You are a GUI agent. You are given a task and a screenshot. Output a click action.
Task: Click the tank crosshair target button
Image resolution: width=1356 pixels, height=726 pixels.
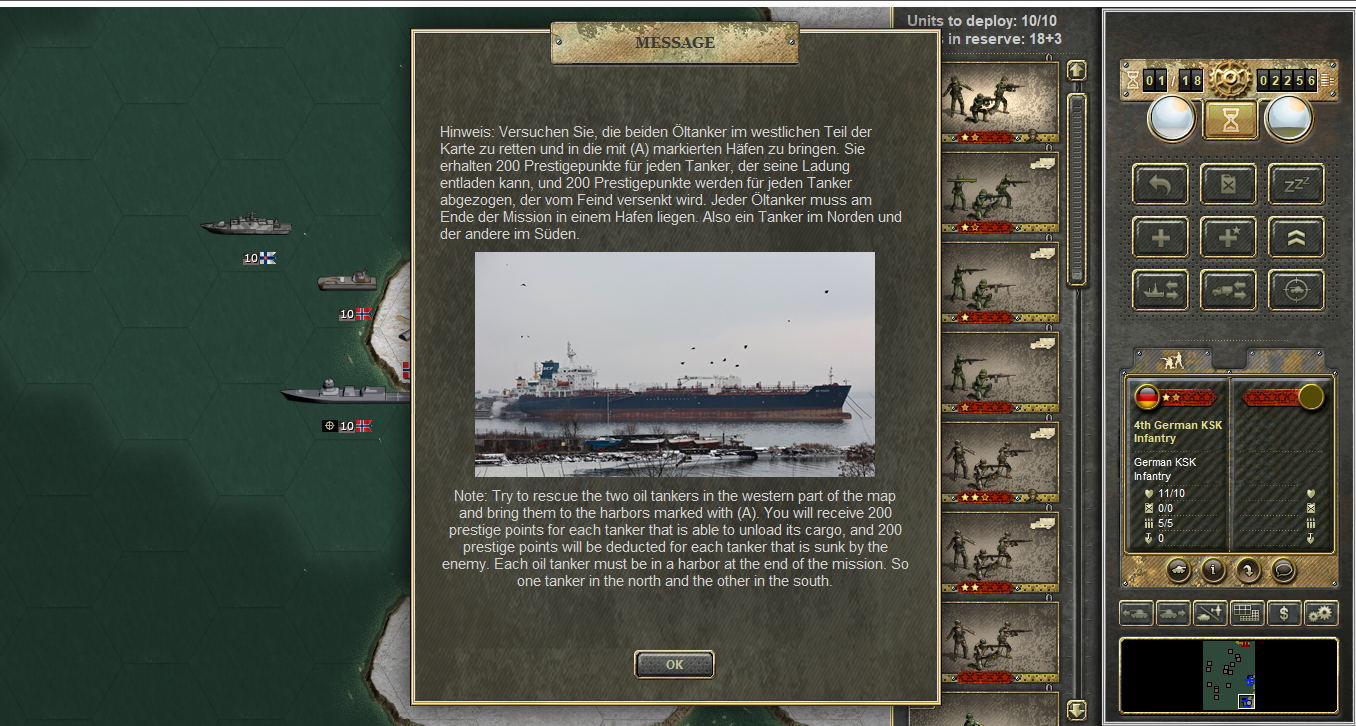[1296, 290]
